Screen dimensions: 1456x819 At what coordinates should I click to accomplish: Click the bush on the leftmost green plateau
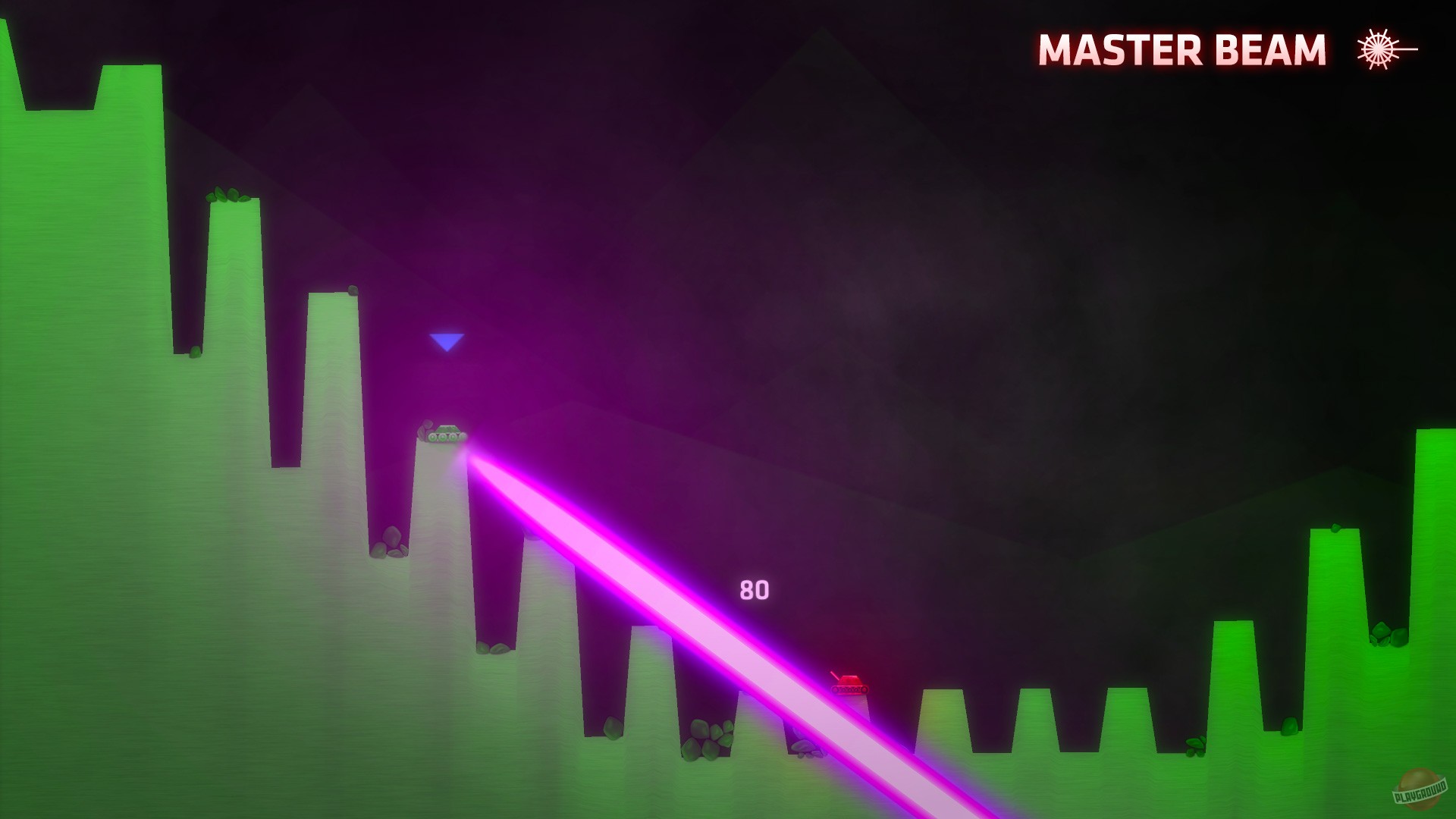tap(227, 196)
